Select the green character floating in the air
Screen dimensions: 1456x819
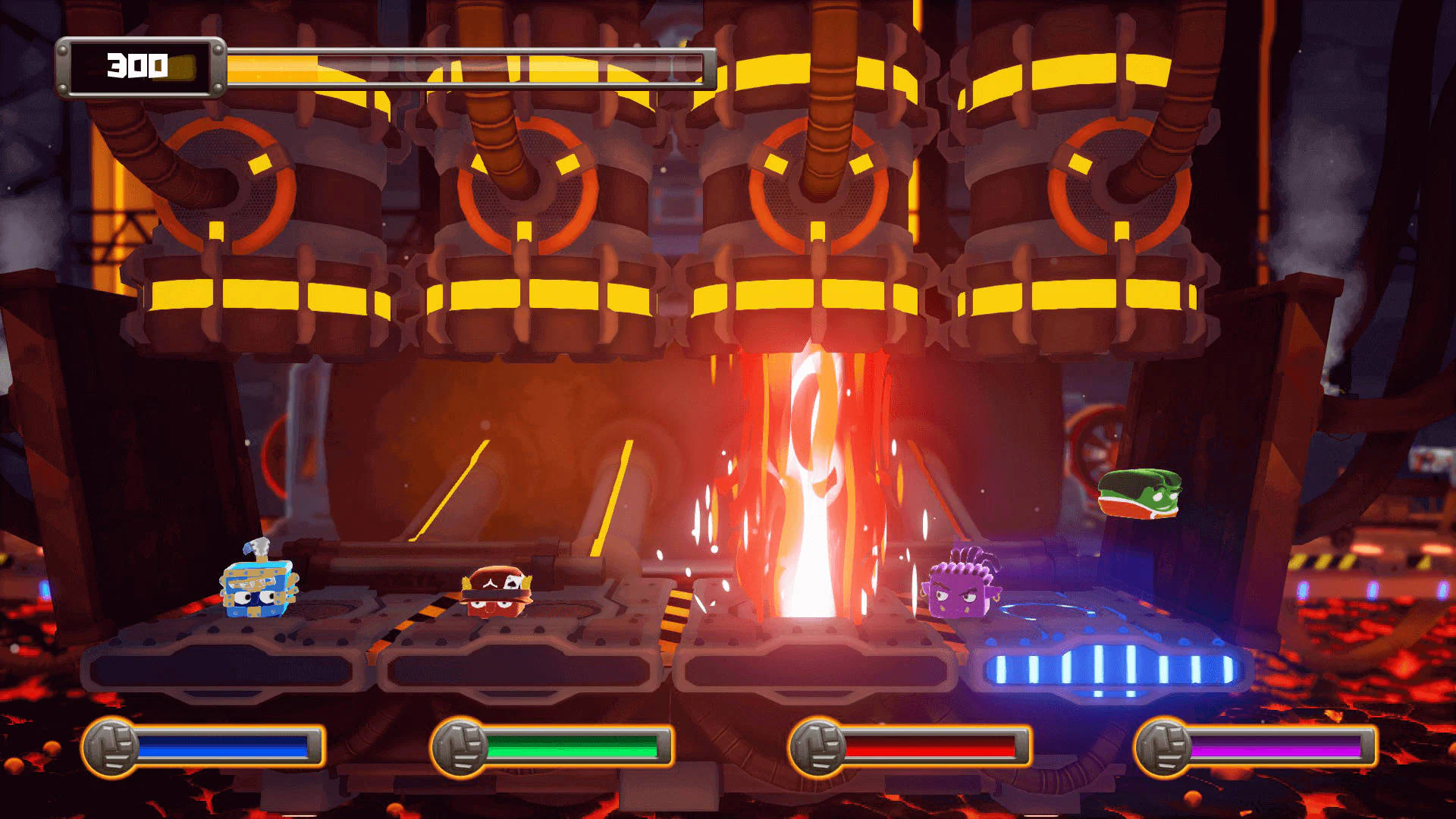tap(1139, 494)
